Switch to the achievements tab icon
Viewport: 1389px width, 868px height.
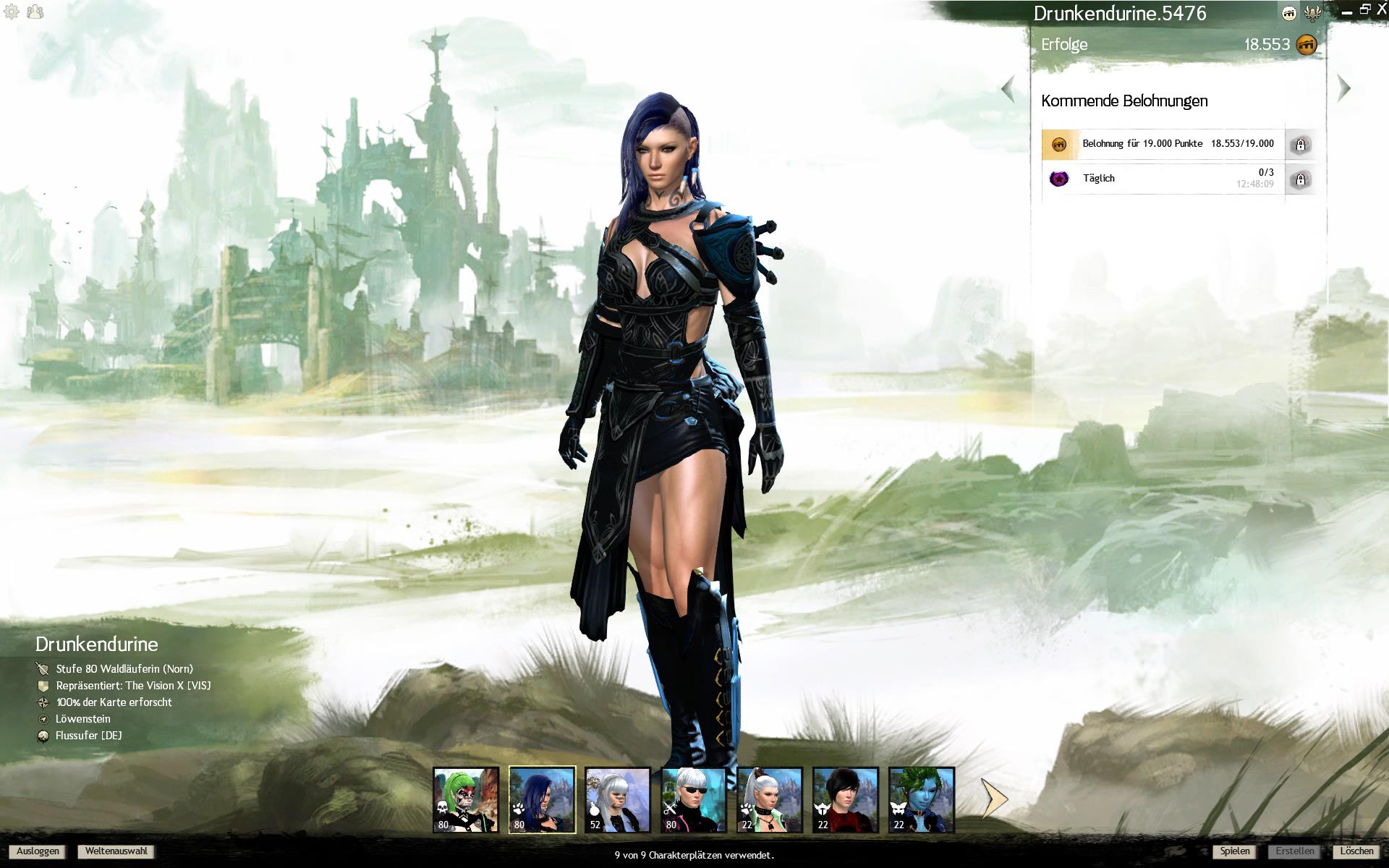(1289, 13)
